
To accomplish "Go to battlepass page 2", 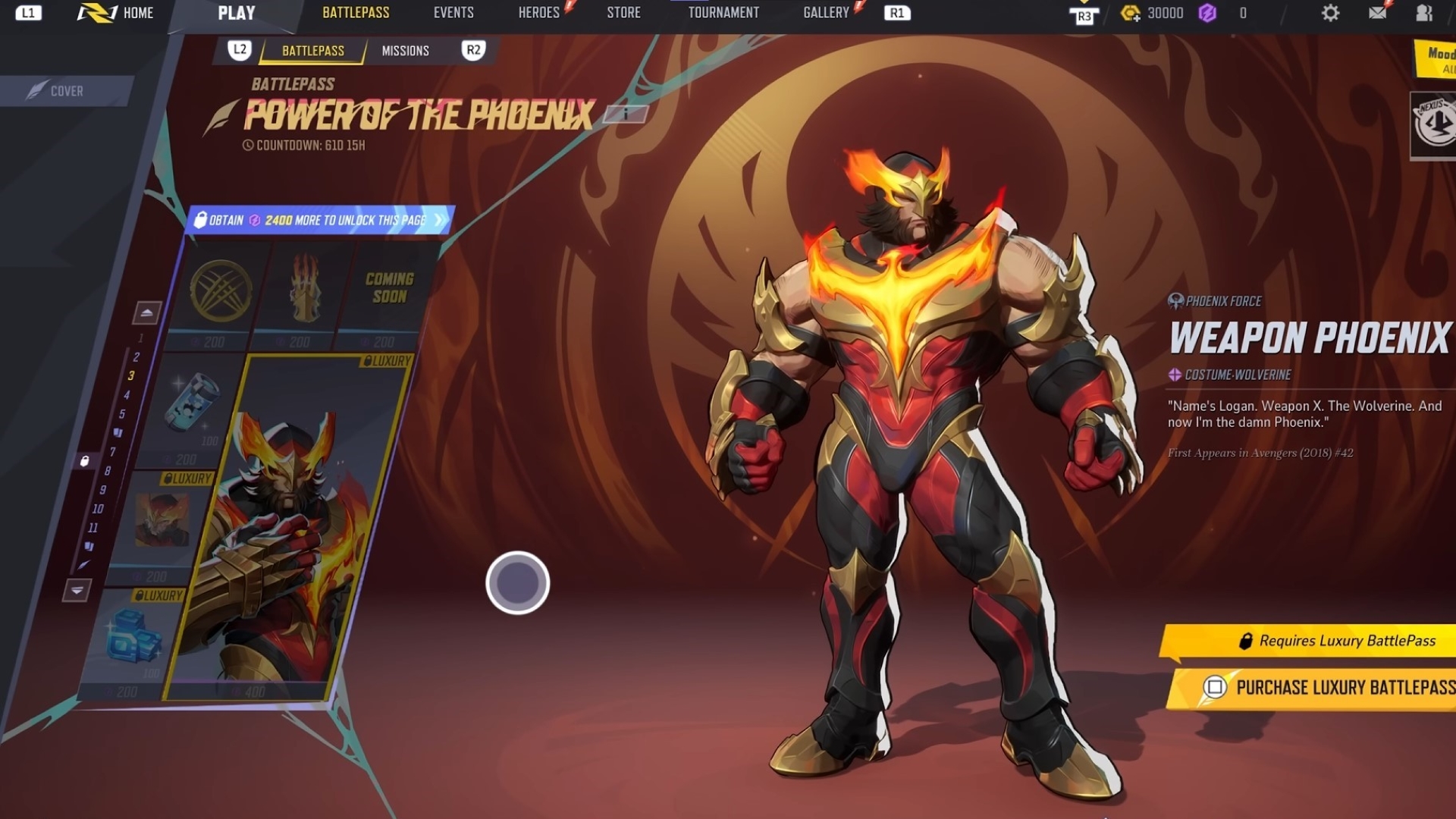I will point(136,357).
